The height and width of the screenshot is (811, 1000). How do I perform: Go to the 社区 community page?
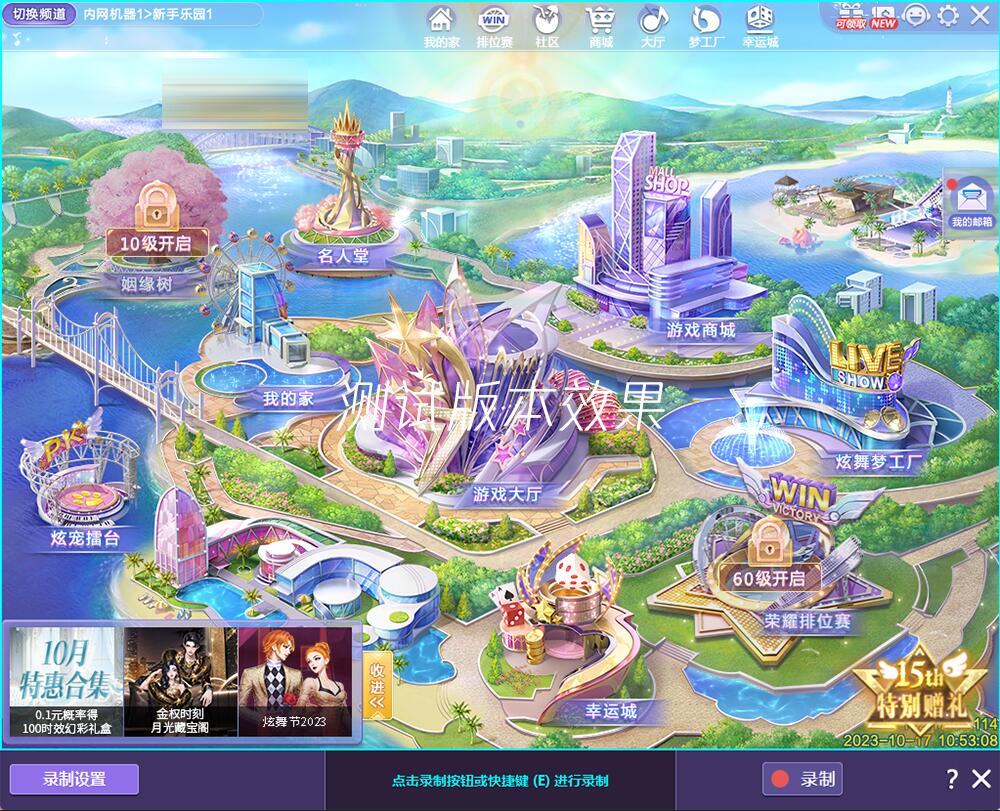(x=547, y=25)
